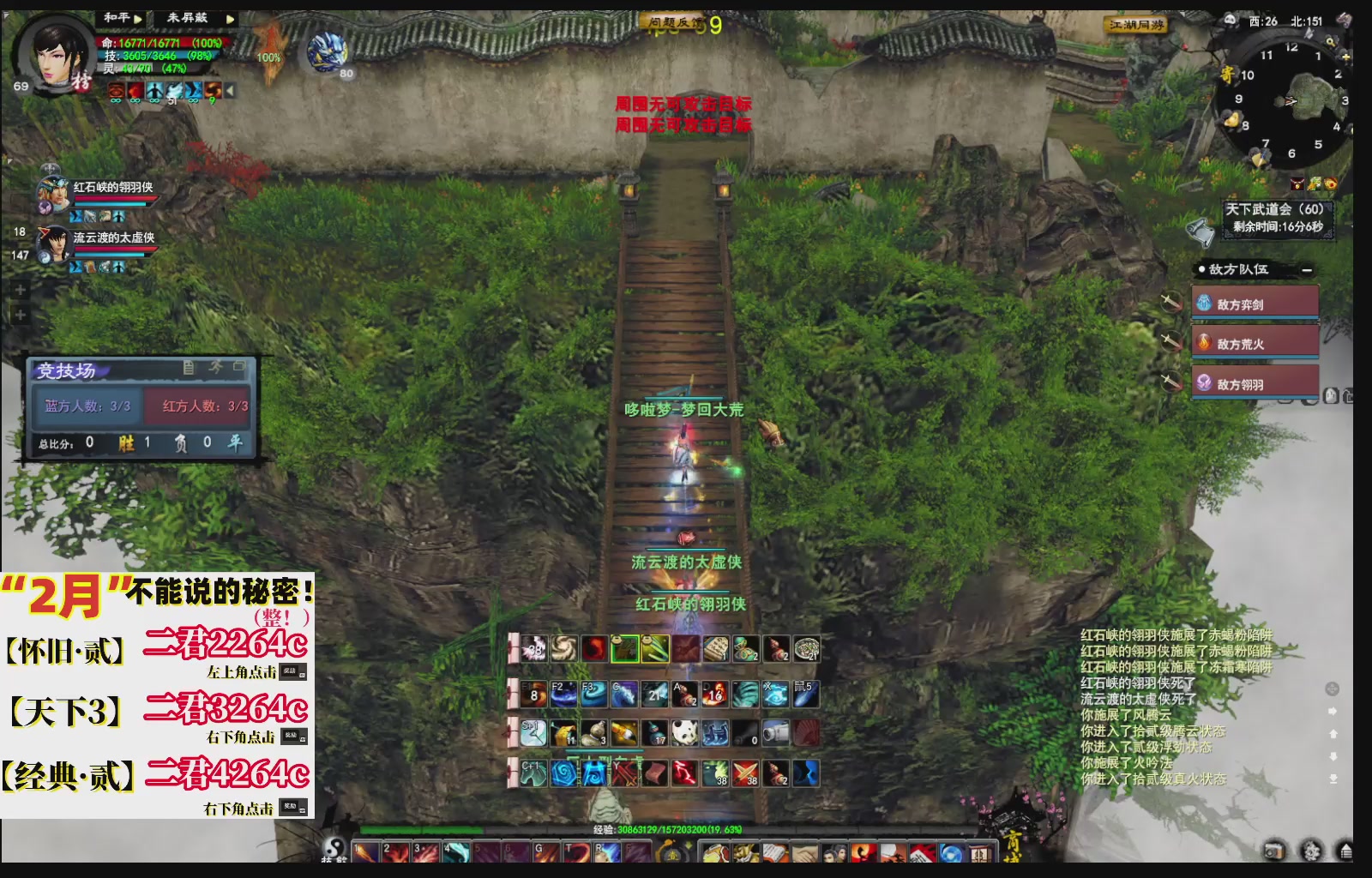The height and width of the screenshot is (878, 1372).
Task: Minimize the 敌方队伍 panel
Action: point(1305,268)
